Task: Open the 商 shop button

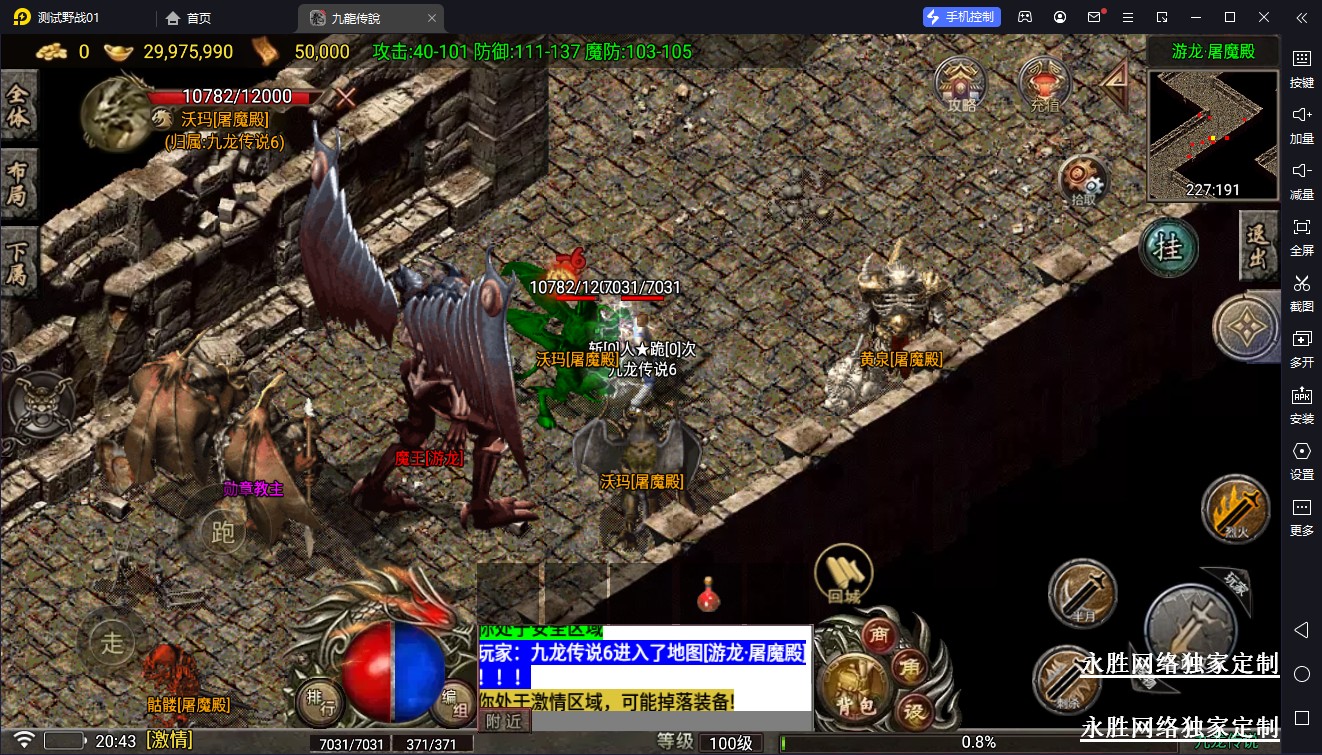Action: tap(880, 635)
